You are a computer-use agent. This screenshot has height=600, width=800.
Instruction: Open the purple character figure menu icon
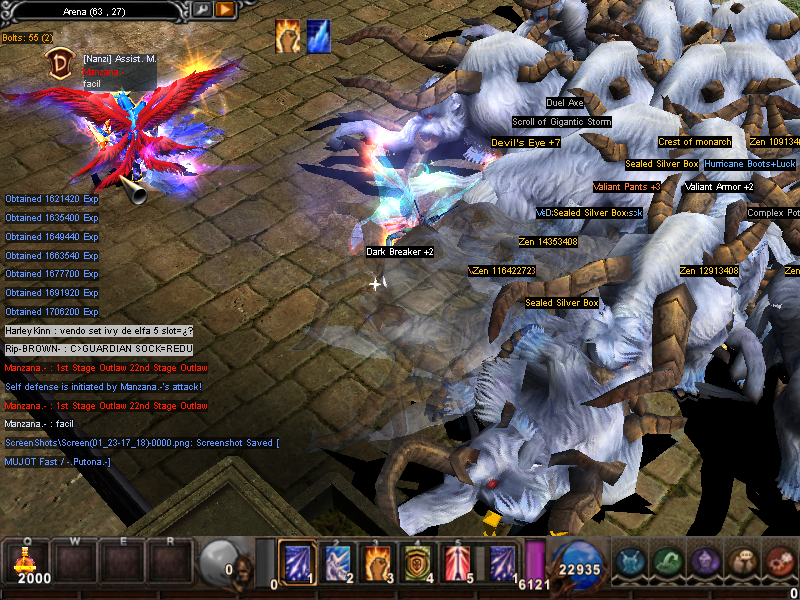(705, 562)
